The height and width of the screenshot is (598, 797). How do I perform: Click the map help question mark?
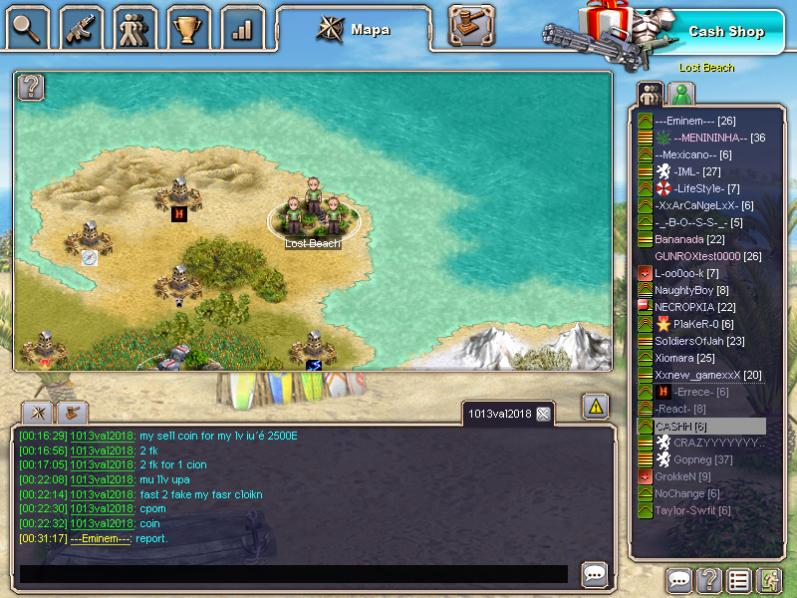31,87
